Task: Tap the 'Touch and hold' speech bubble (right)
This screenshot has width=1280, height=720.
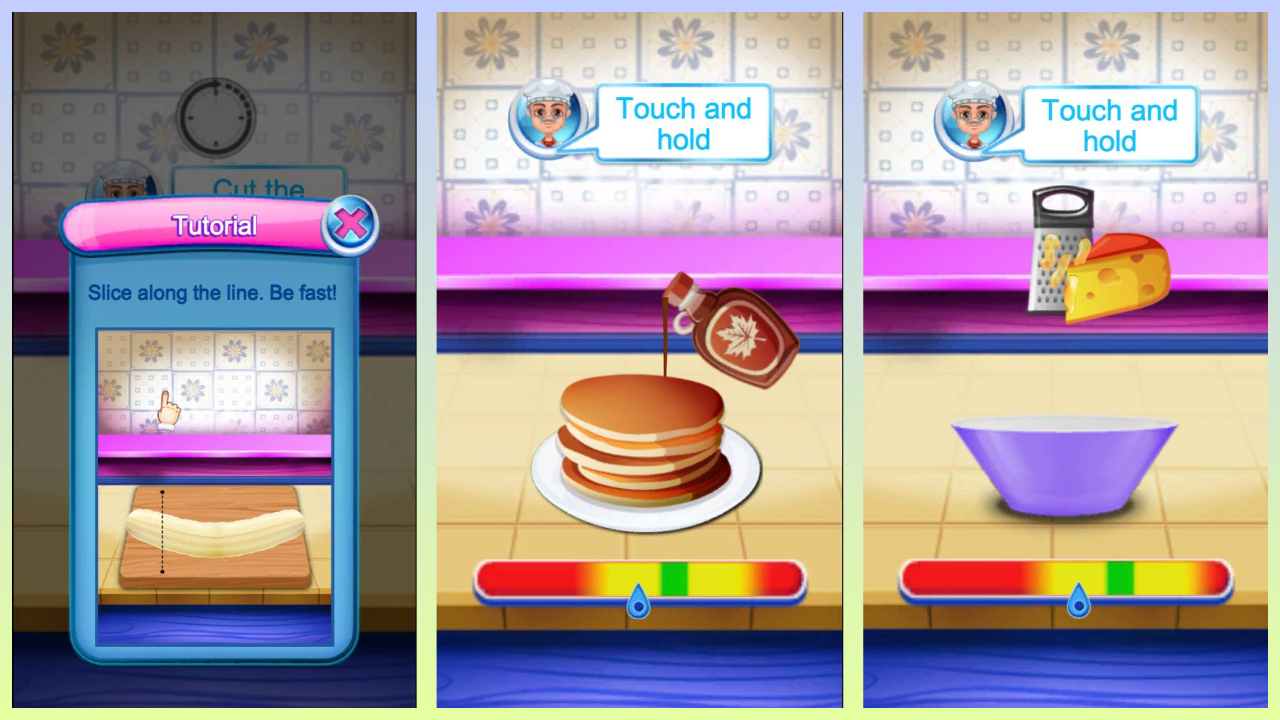Action: [x=1110, y=126]
